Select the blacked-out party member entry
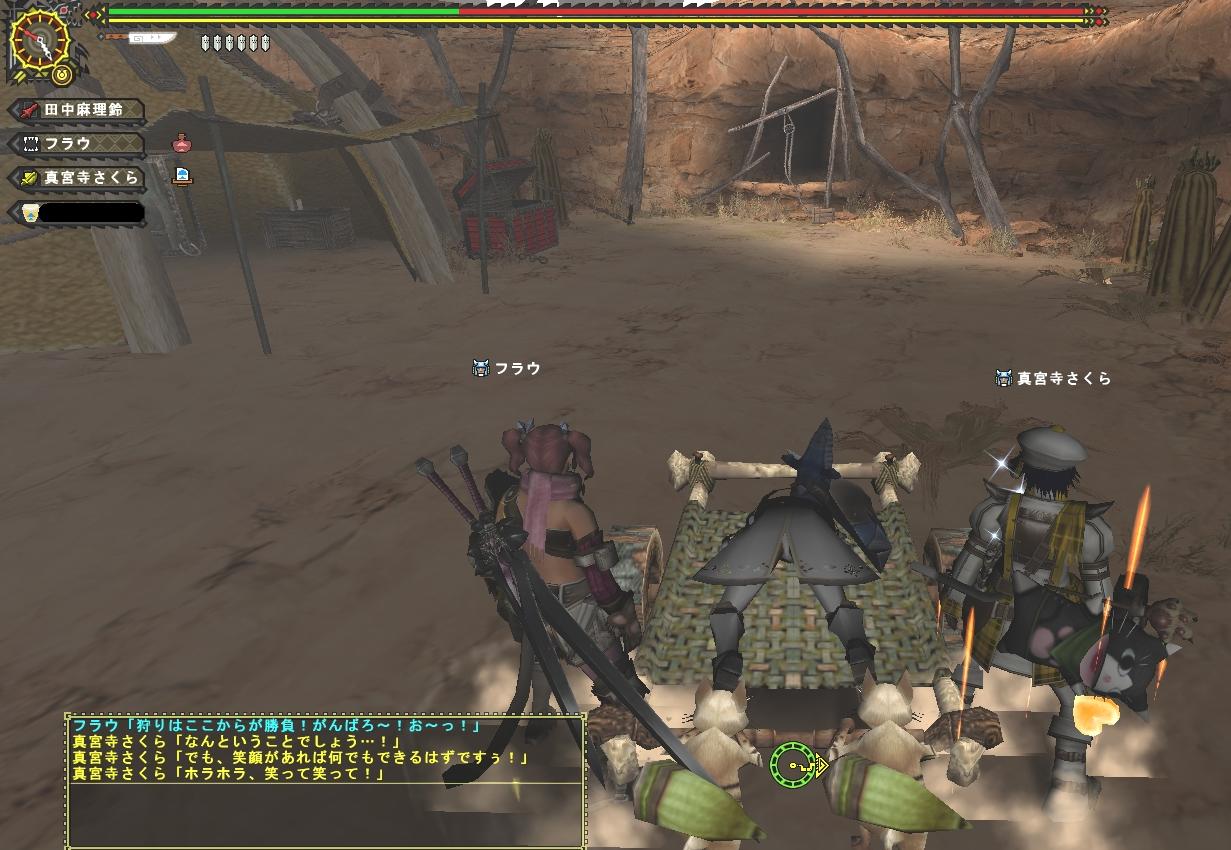The image size is (1231, 850). 78,212
